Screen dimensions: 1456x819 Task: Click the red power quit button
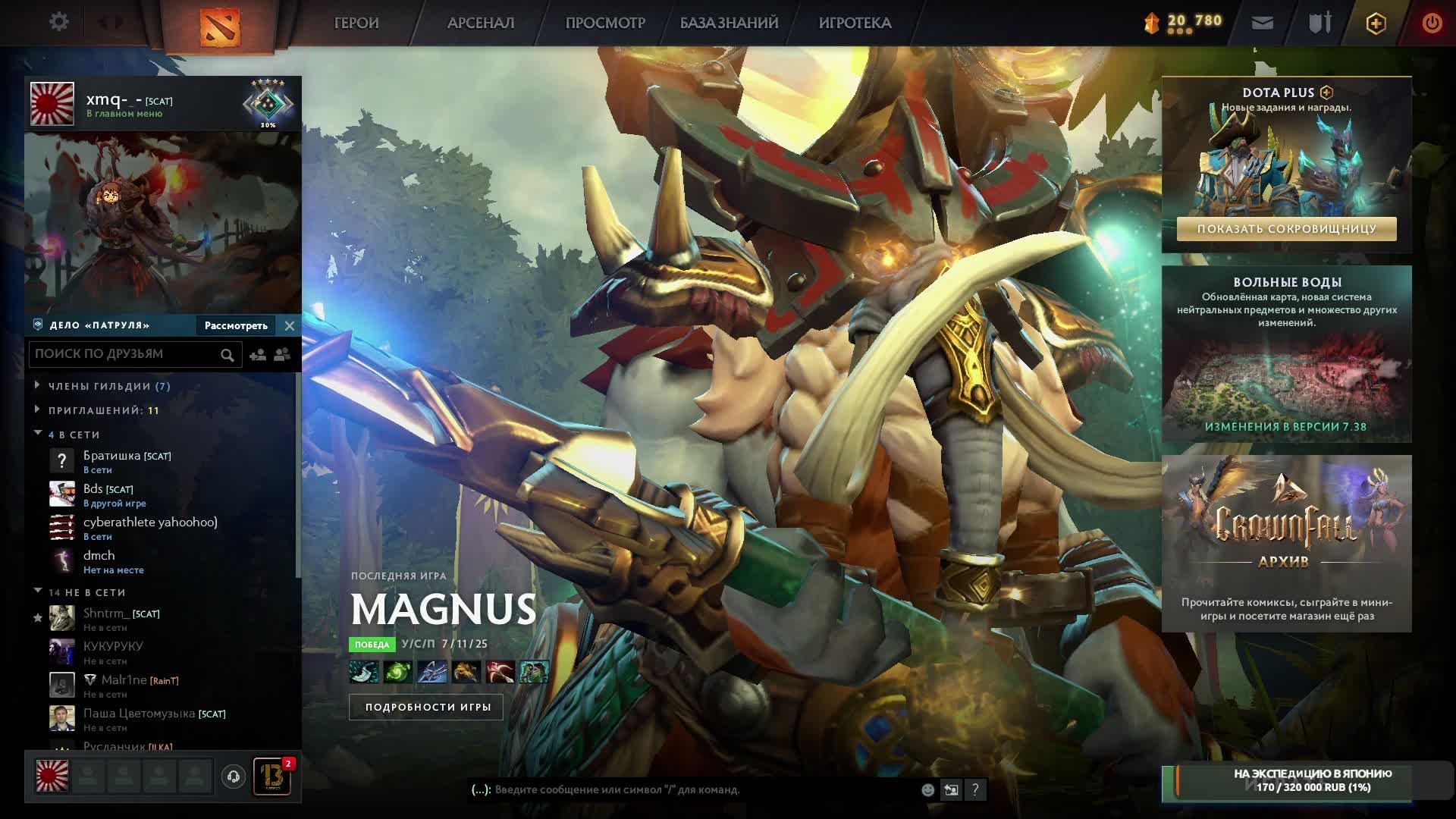click(1432, 23)
